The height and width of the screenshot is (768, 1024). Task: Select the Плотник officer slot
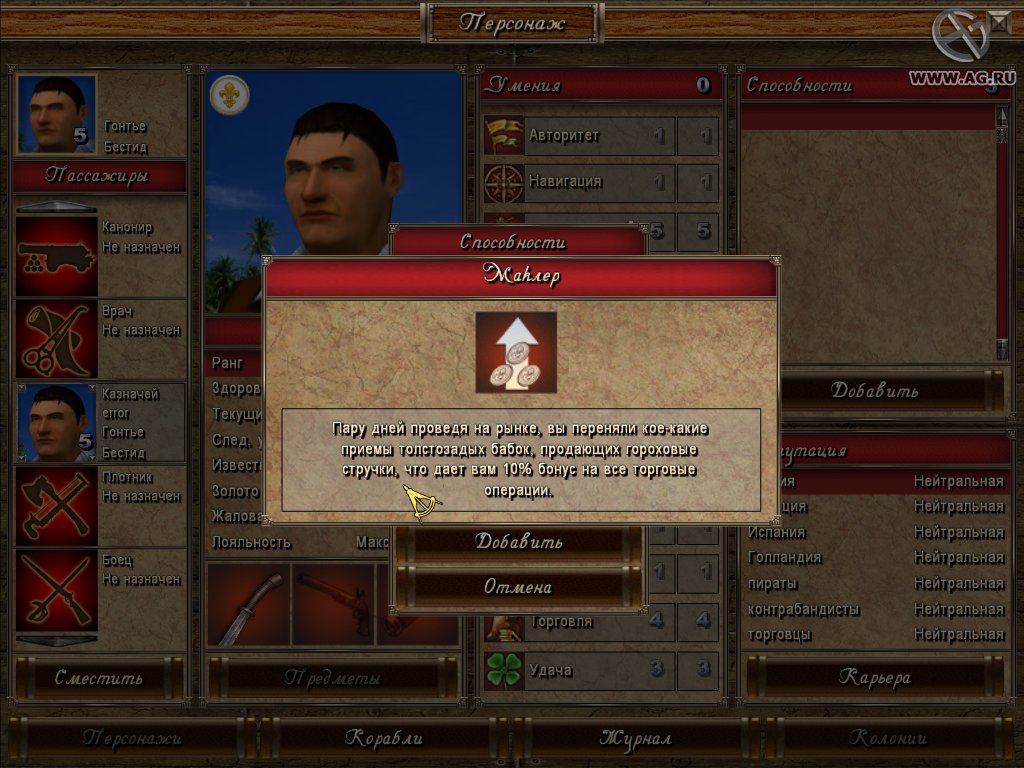tap(57, 505)
